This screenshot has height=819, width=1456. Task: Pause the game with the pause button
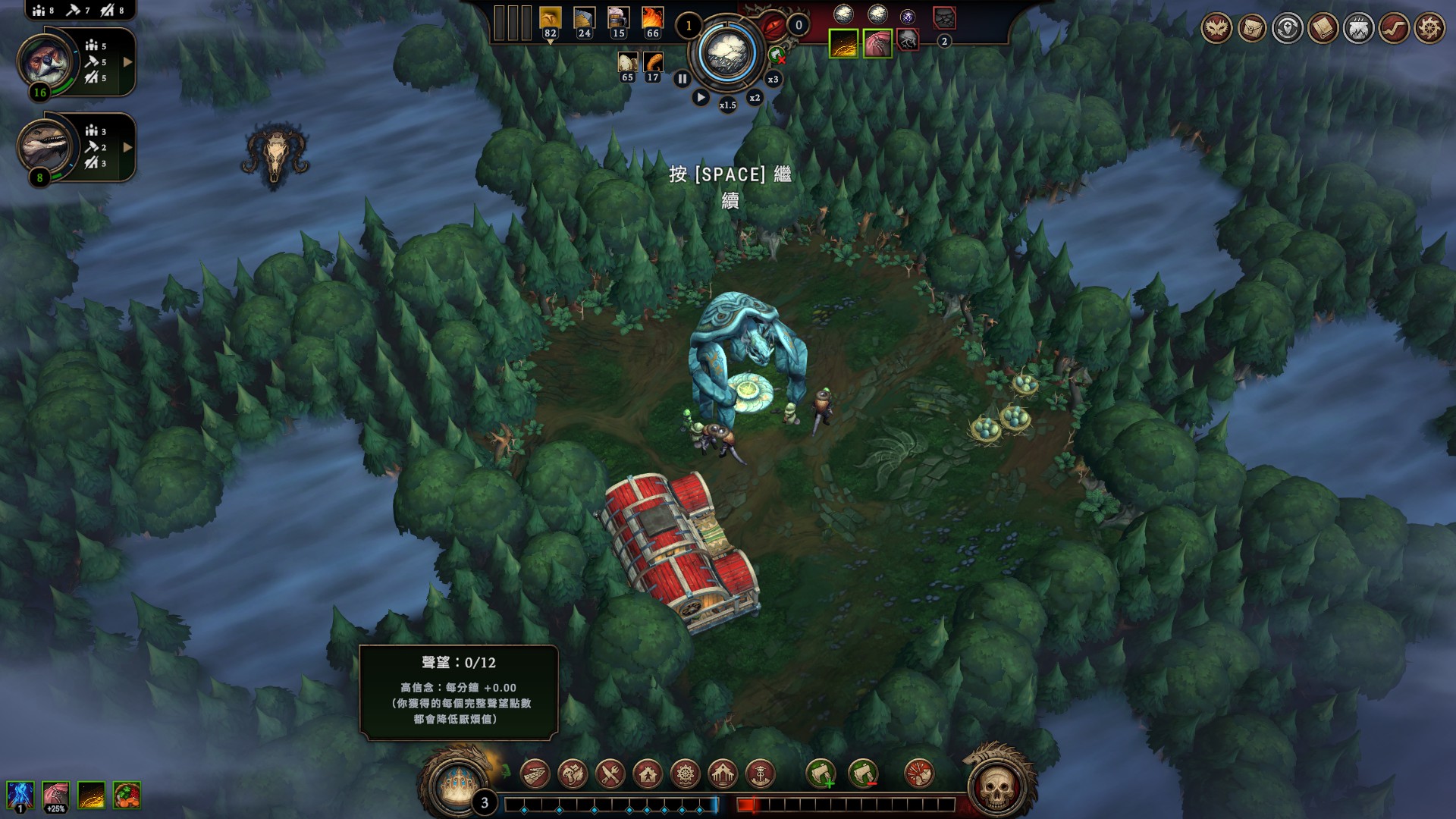(682, 79)
